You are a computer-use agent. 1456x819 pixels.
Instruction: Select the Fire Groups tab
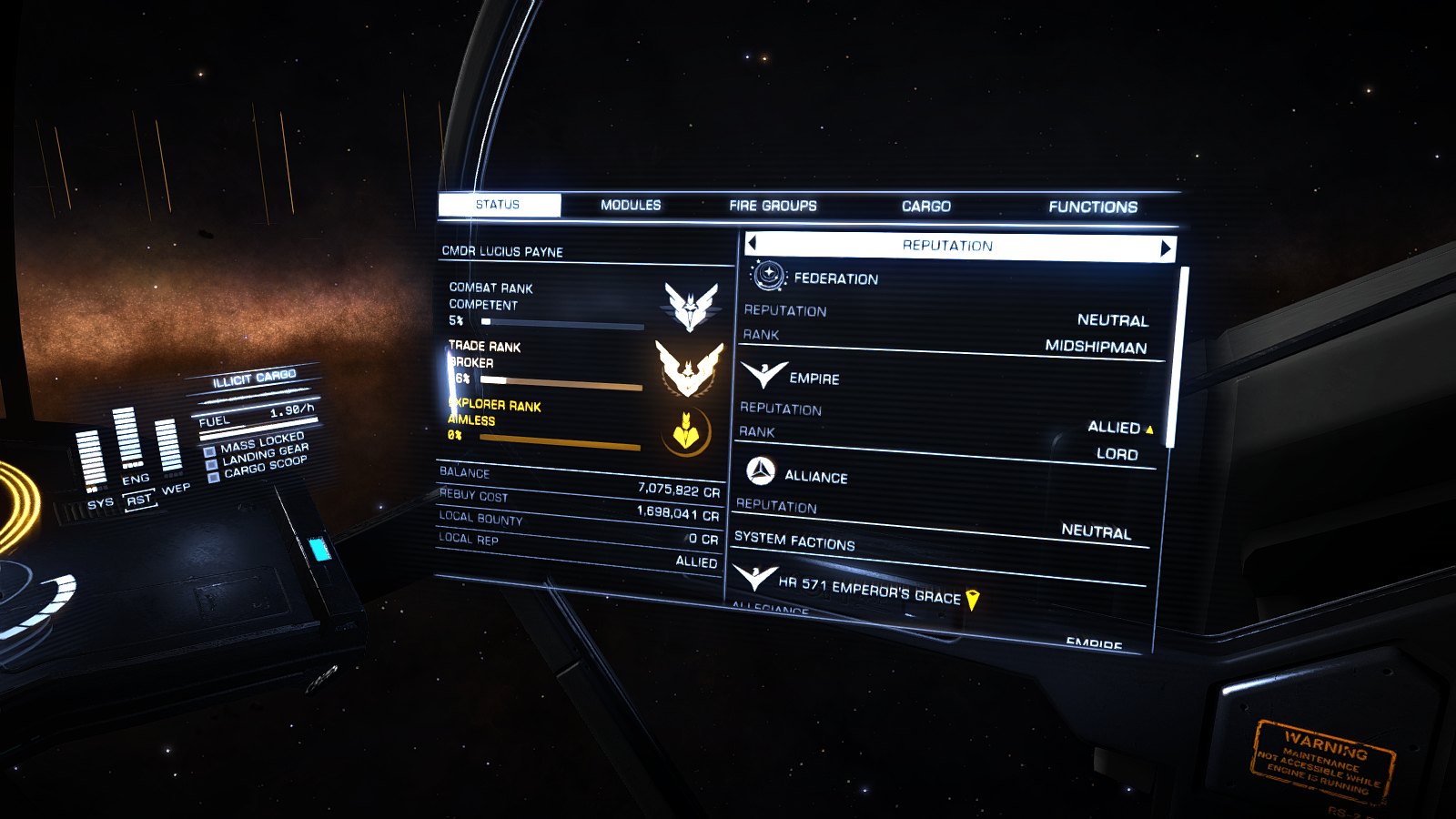pyautogui.click(x=773, y=207)
